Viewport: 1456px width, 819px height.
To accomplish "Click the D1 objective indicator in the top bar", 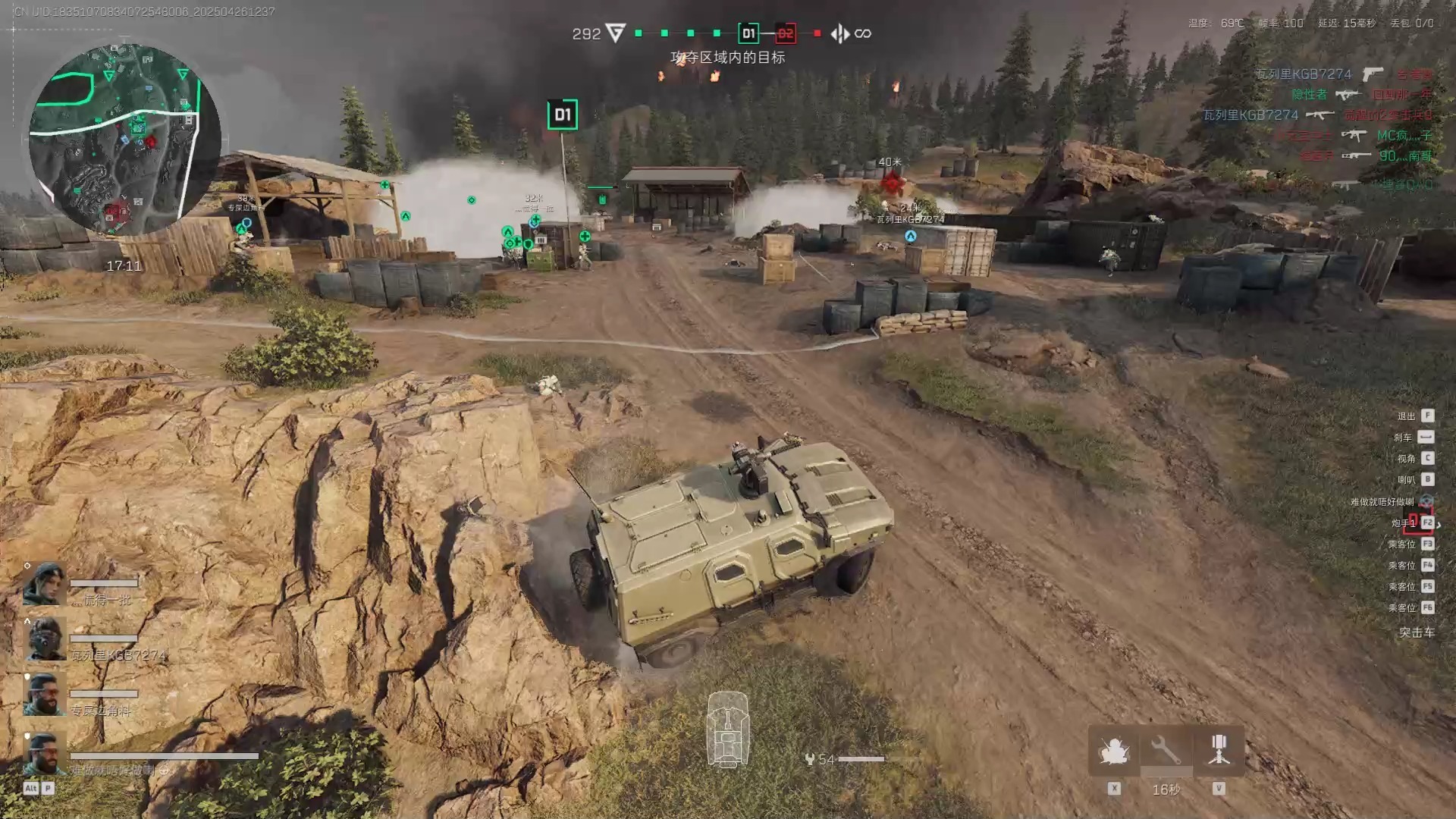I will coord(748,33).
